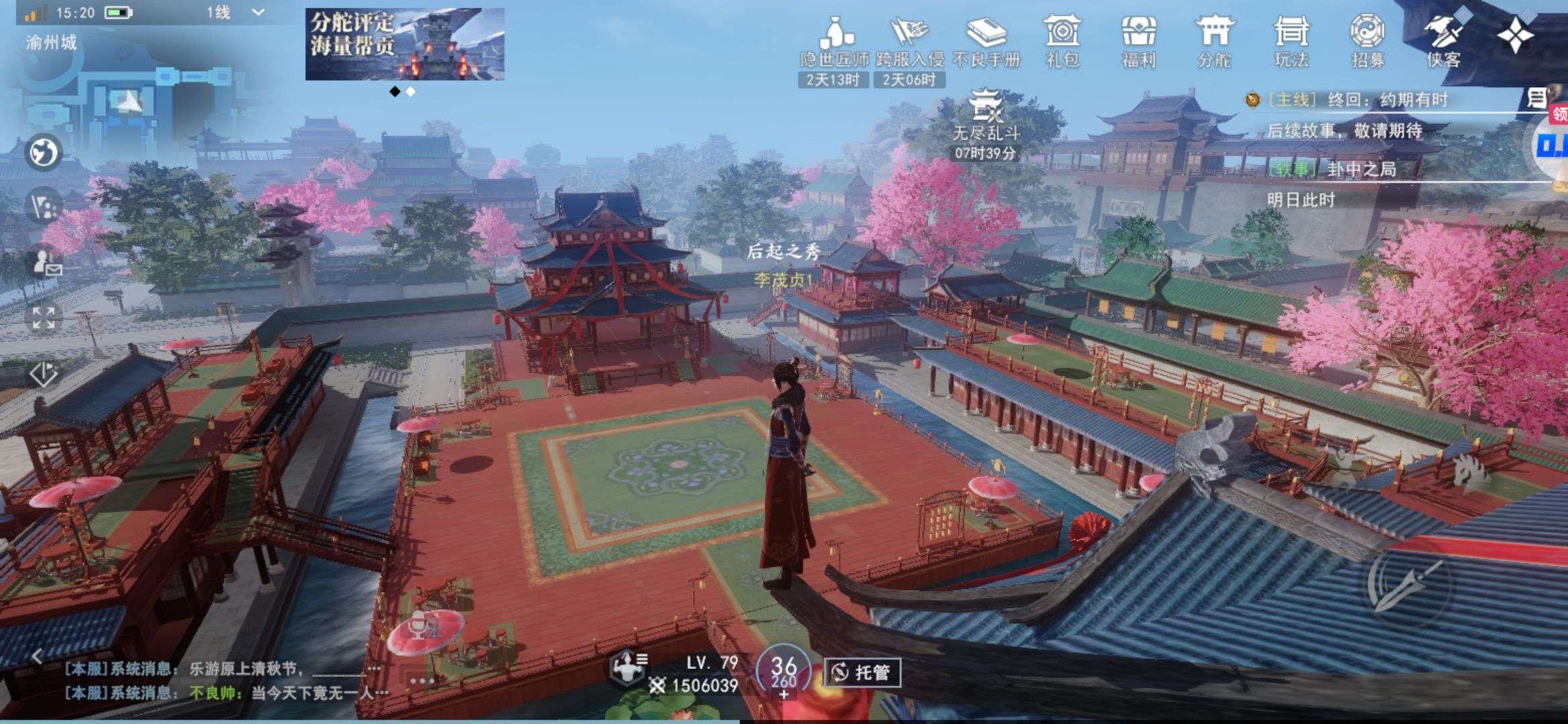Open the 礼包 gift pack menu
The width and height of the screenshot is (1568, 724).
[x=1062, y=42]
